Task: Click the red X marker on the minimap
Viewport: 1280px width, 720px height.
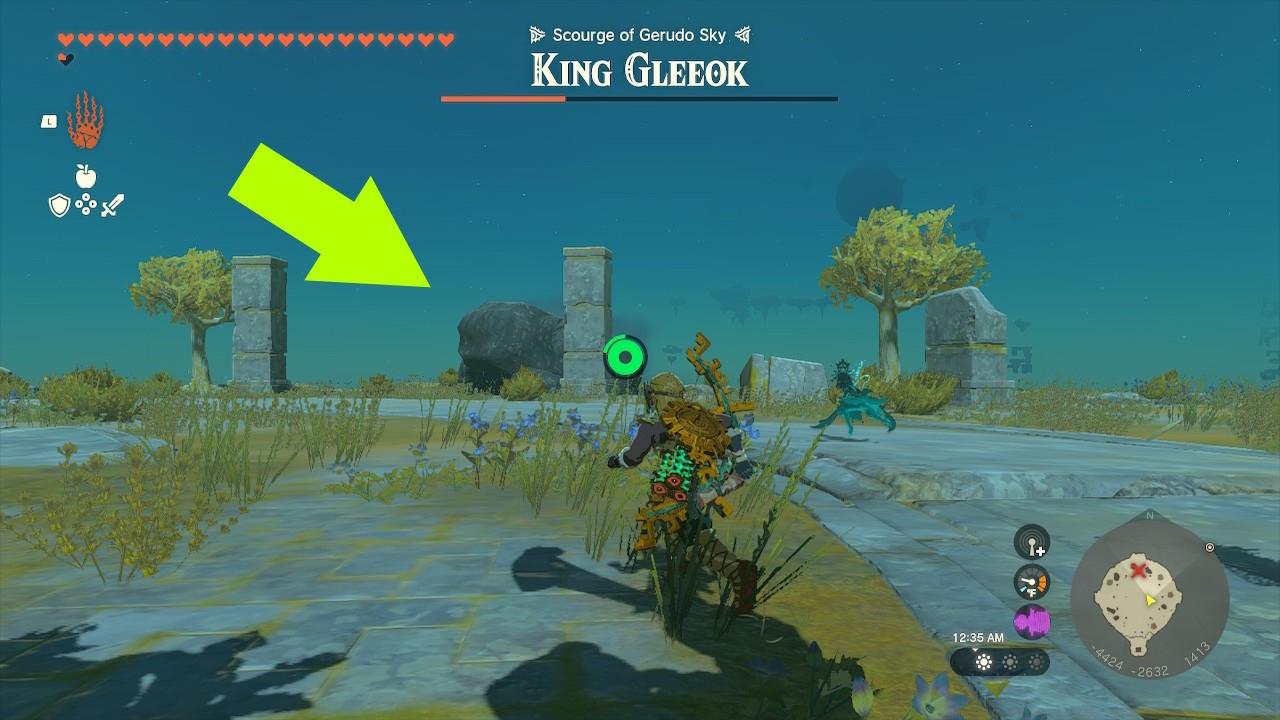Action: (1138, 569)
